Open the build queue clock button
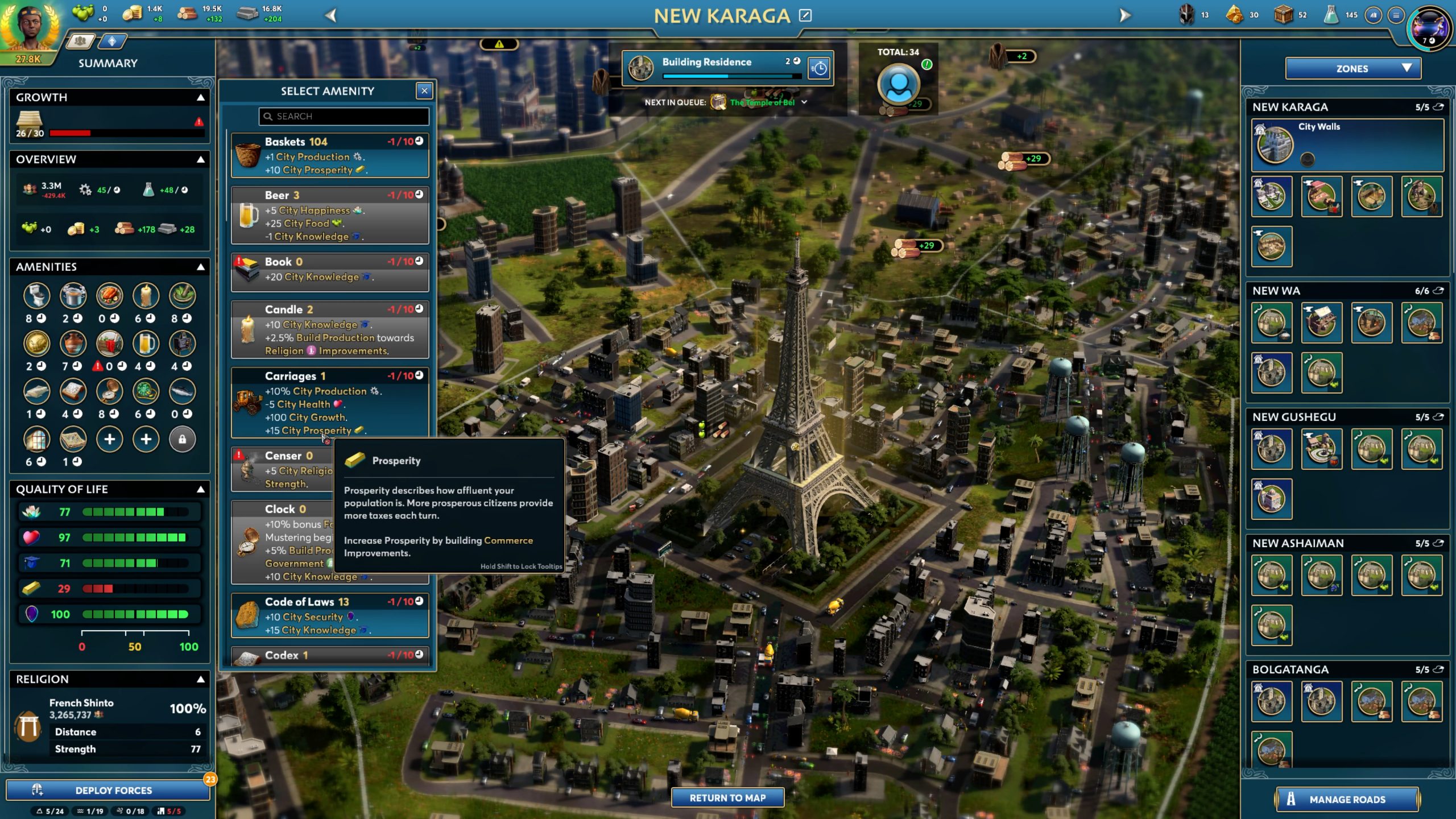Screen dimensions: 1456x819 pos(819,68)
